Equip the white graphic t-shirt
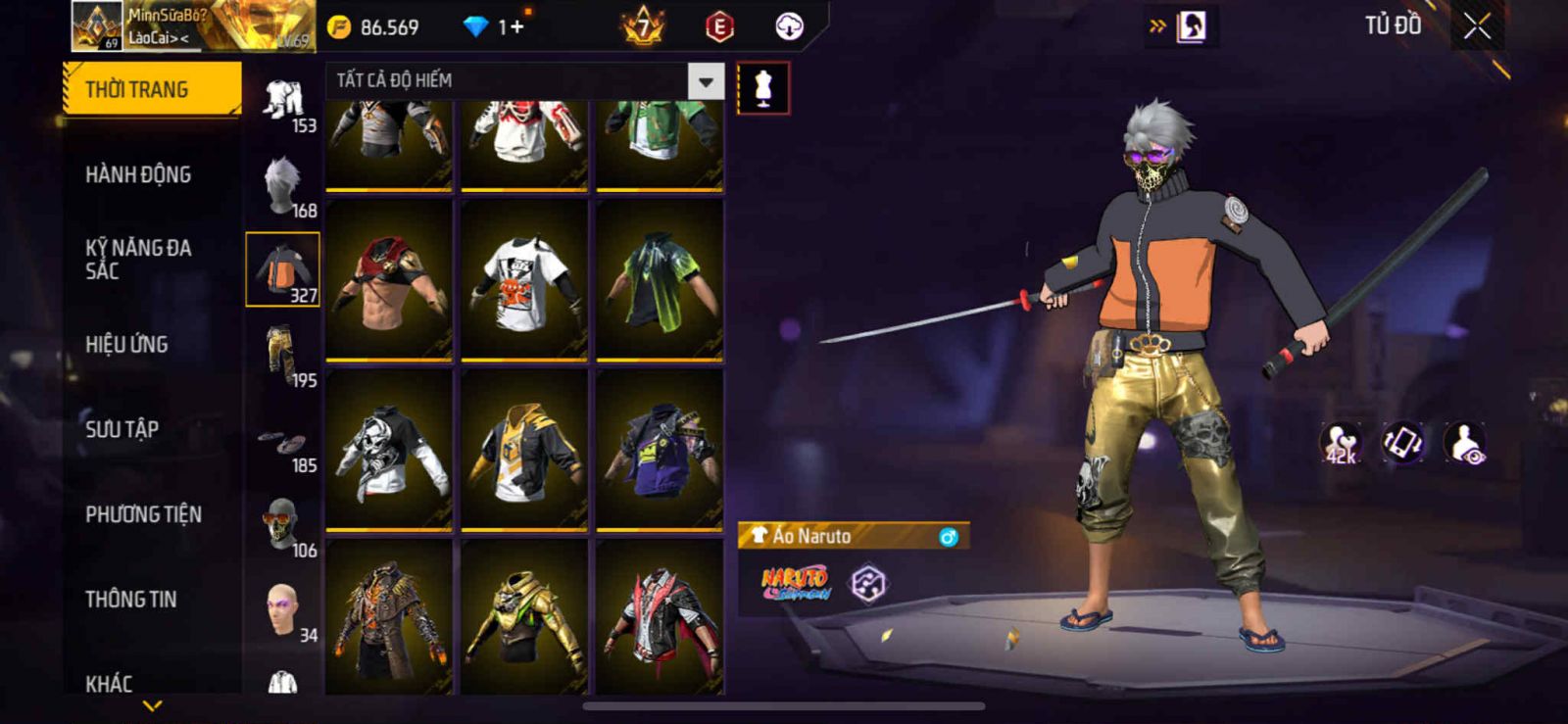 coord(524,280)
